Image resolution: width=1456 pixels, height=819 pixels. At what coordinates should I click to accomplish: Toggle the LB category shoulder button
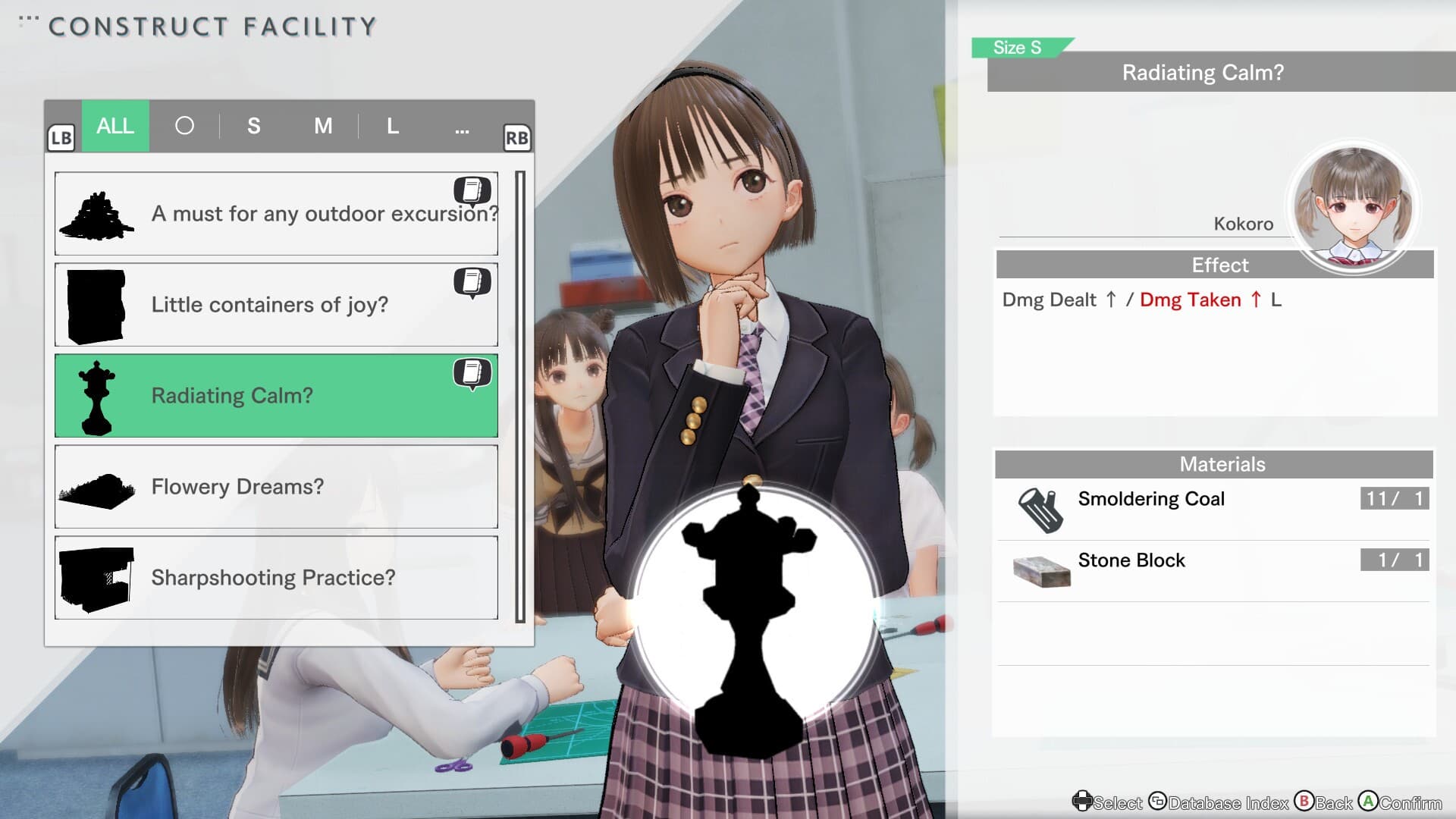click(x=62, y=137)
